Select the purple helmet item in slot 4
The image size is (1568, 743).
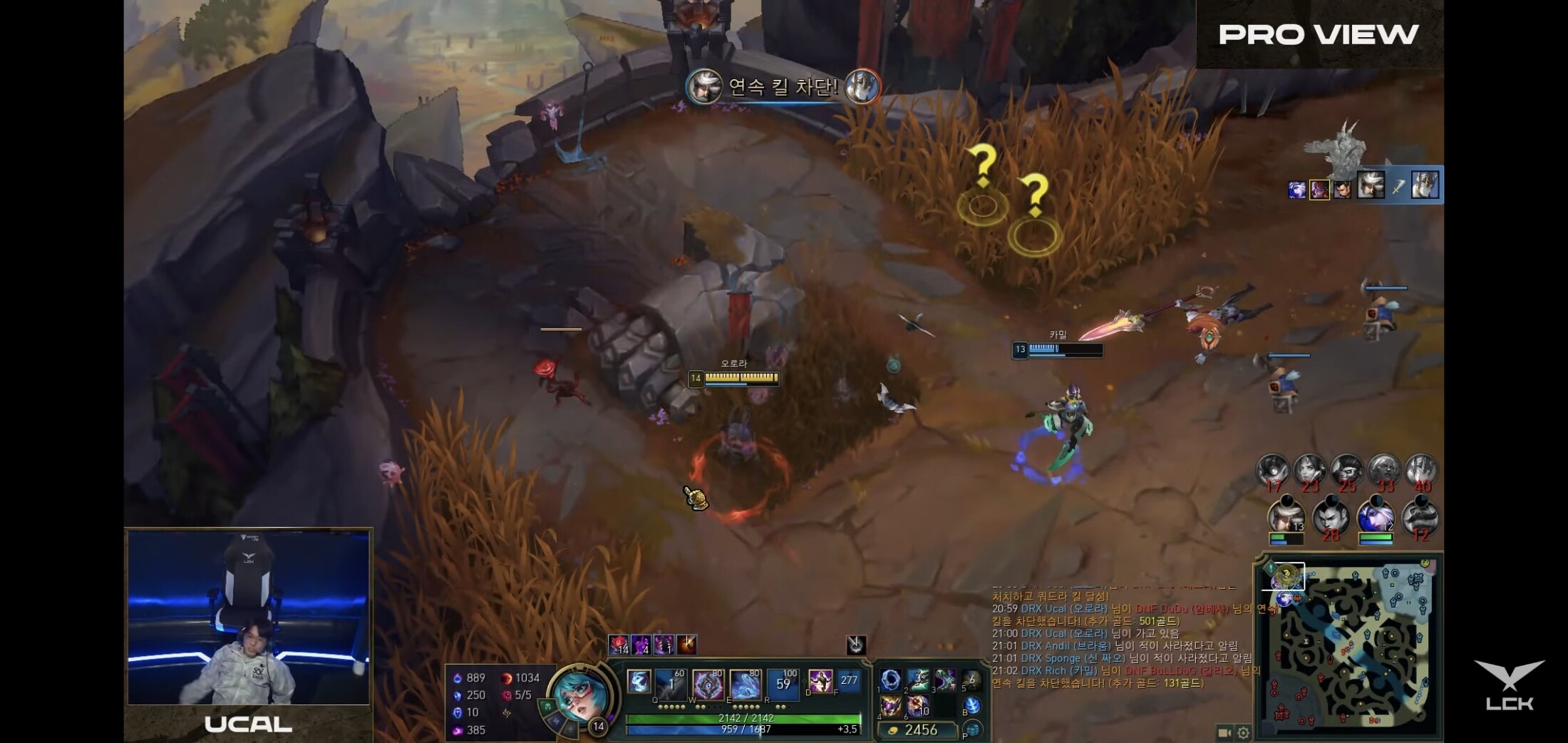(x=890, y=706)
